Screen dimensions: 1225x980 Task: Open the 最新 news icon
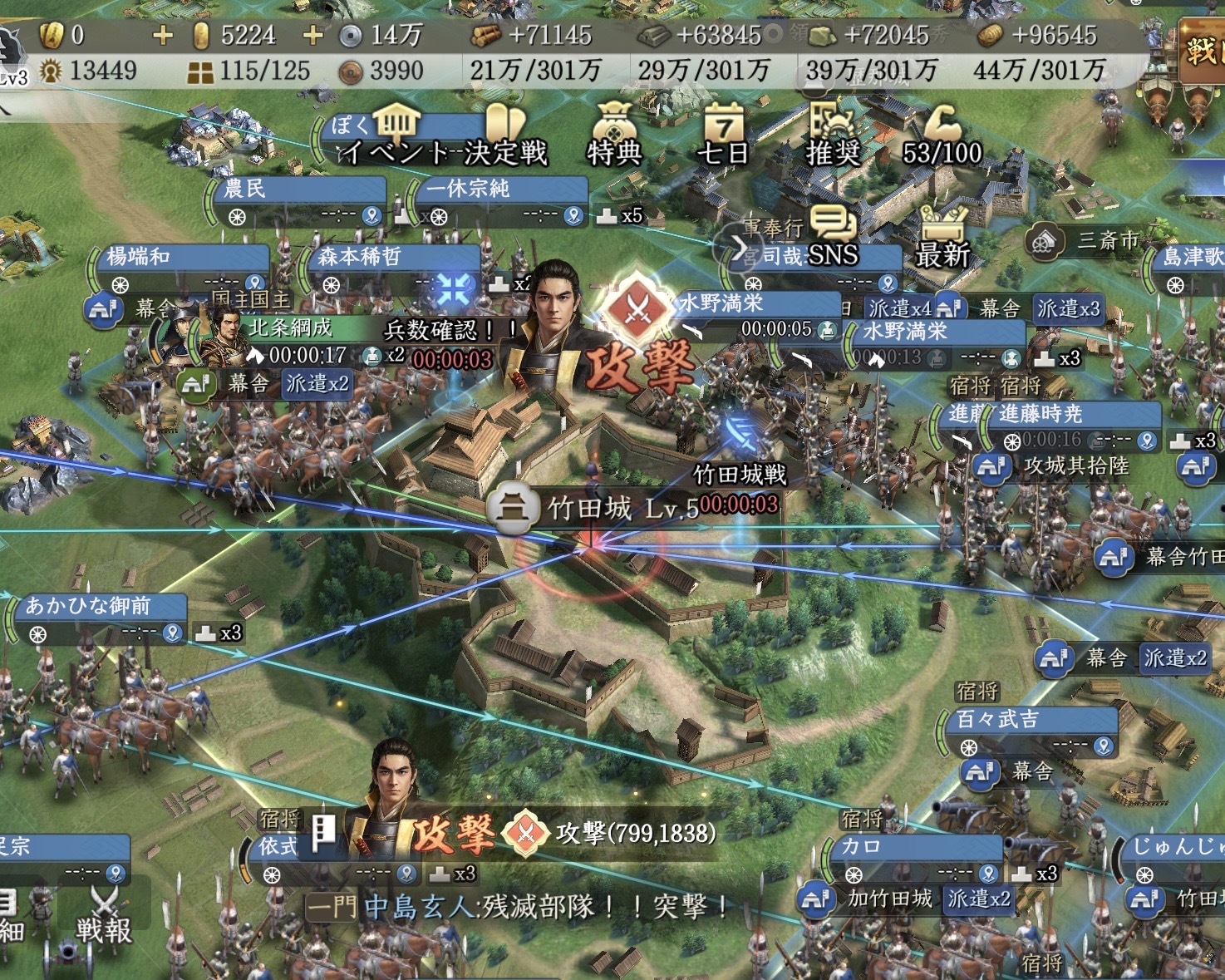(942, 237)
